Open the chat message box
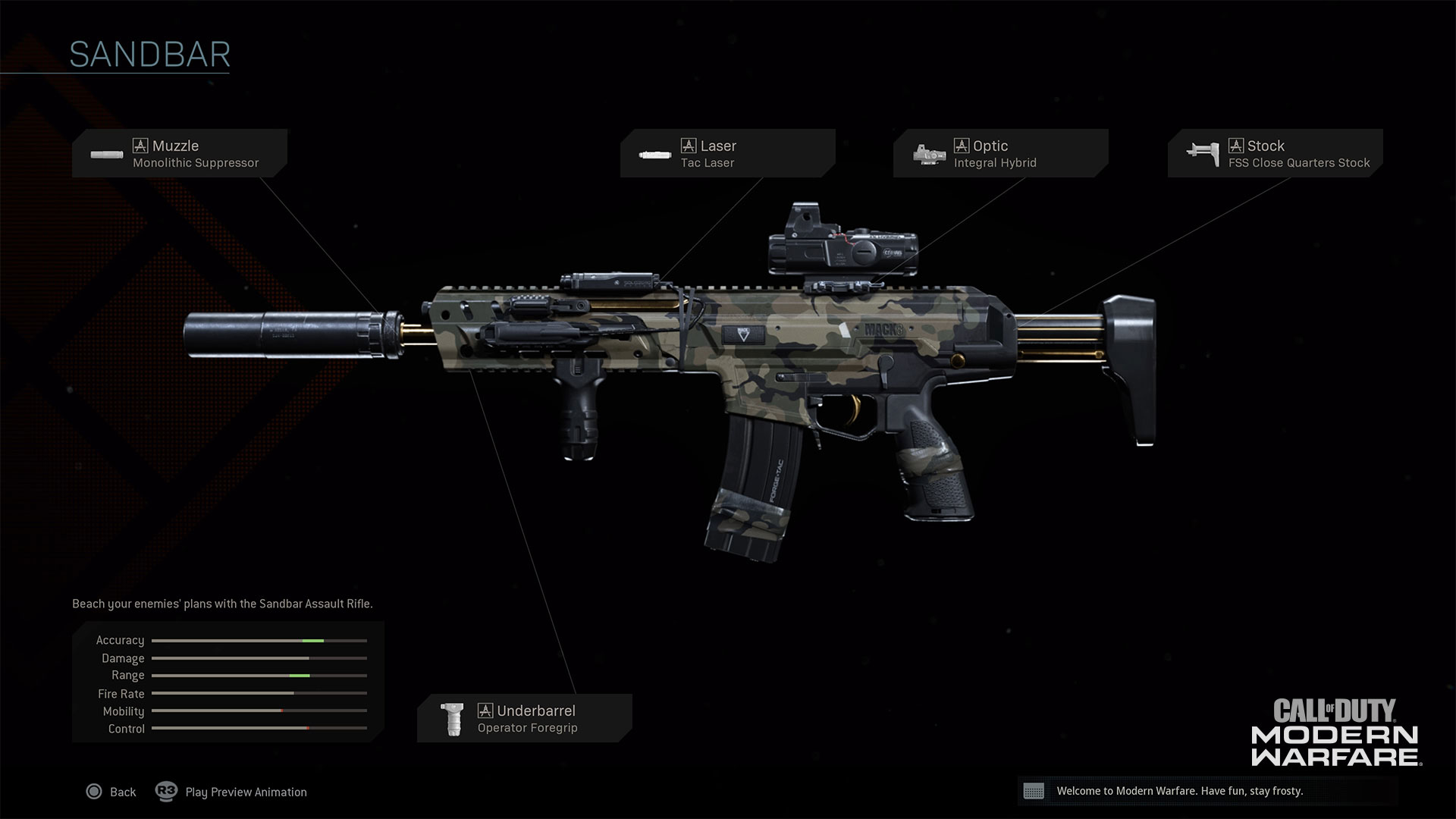1456x819 pixels. [1207, 791]
